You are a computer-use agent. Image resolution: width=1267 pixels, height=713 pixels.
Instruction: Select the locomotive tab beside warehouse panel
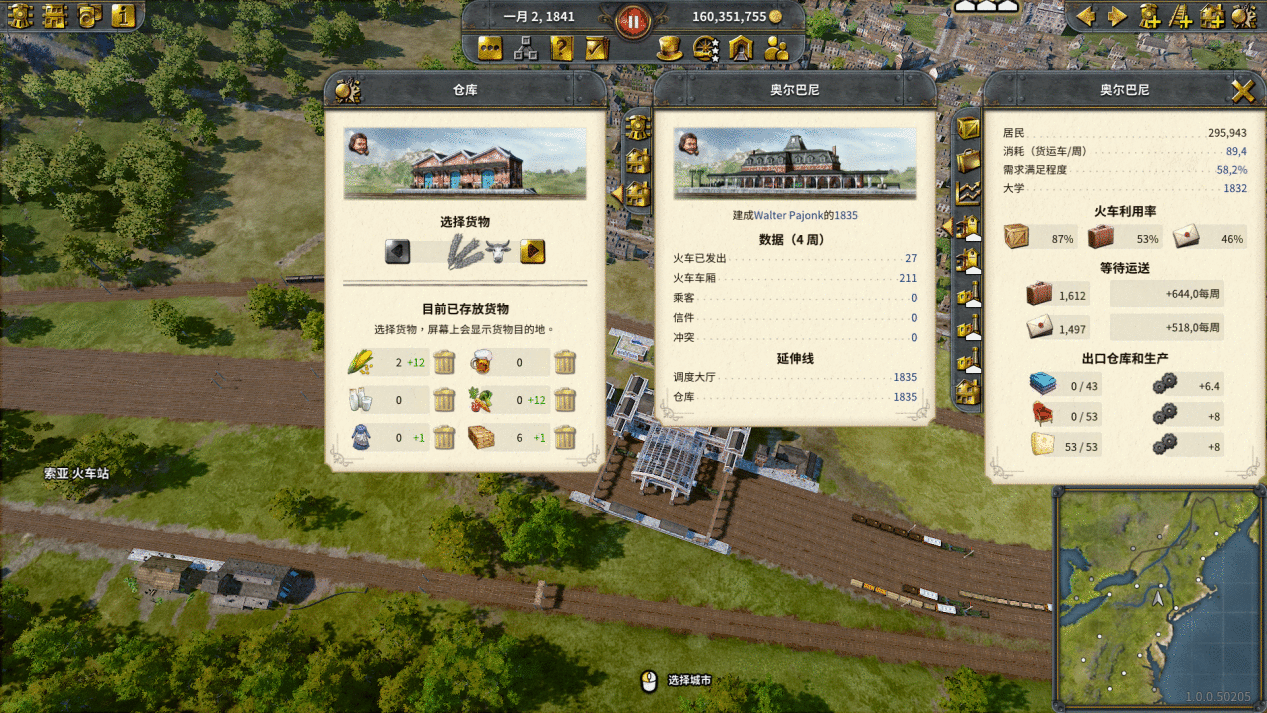(x=638, y=127)
